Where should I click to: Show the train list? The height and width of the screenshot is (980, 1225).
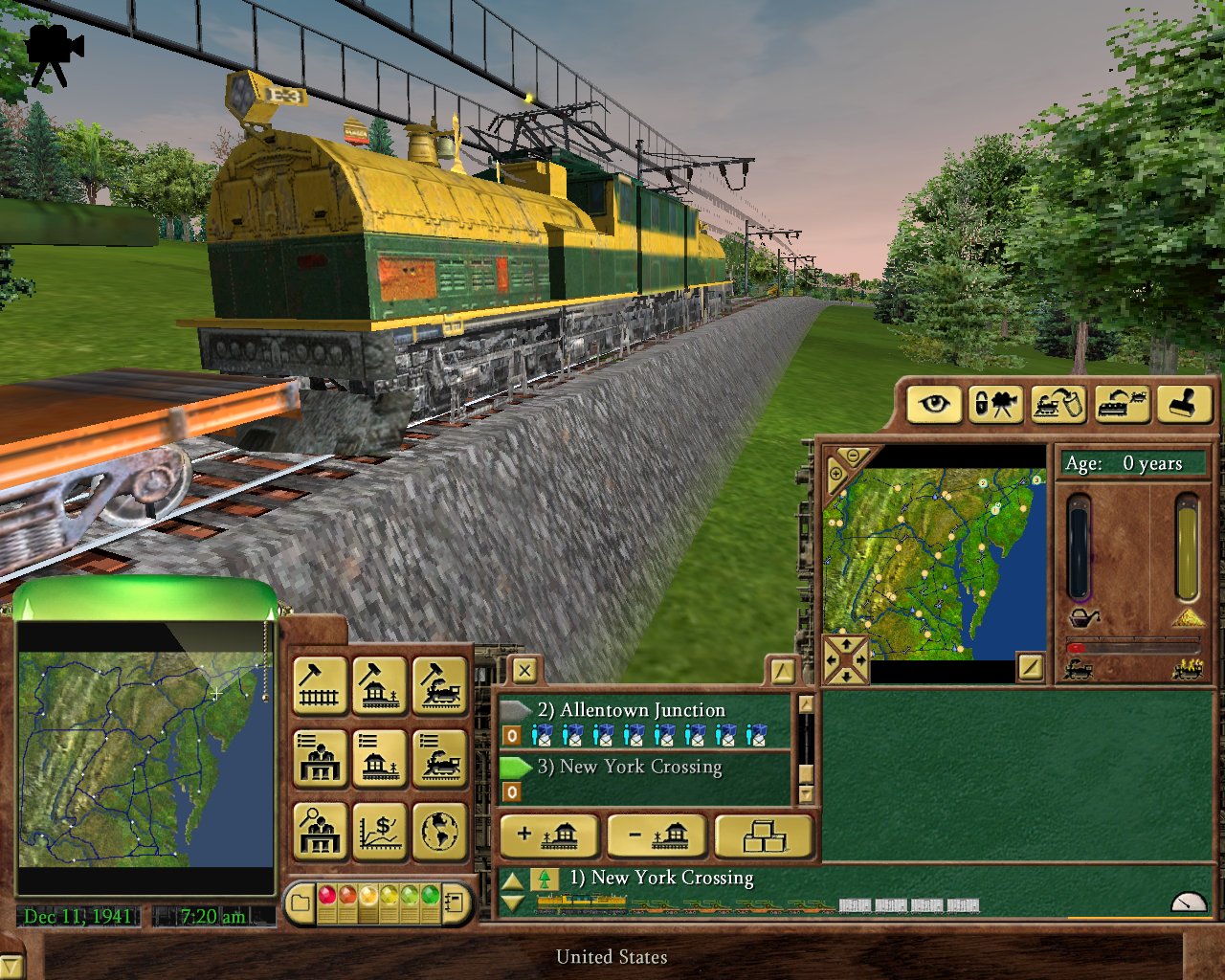(440, 758)
